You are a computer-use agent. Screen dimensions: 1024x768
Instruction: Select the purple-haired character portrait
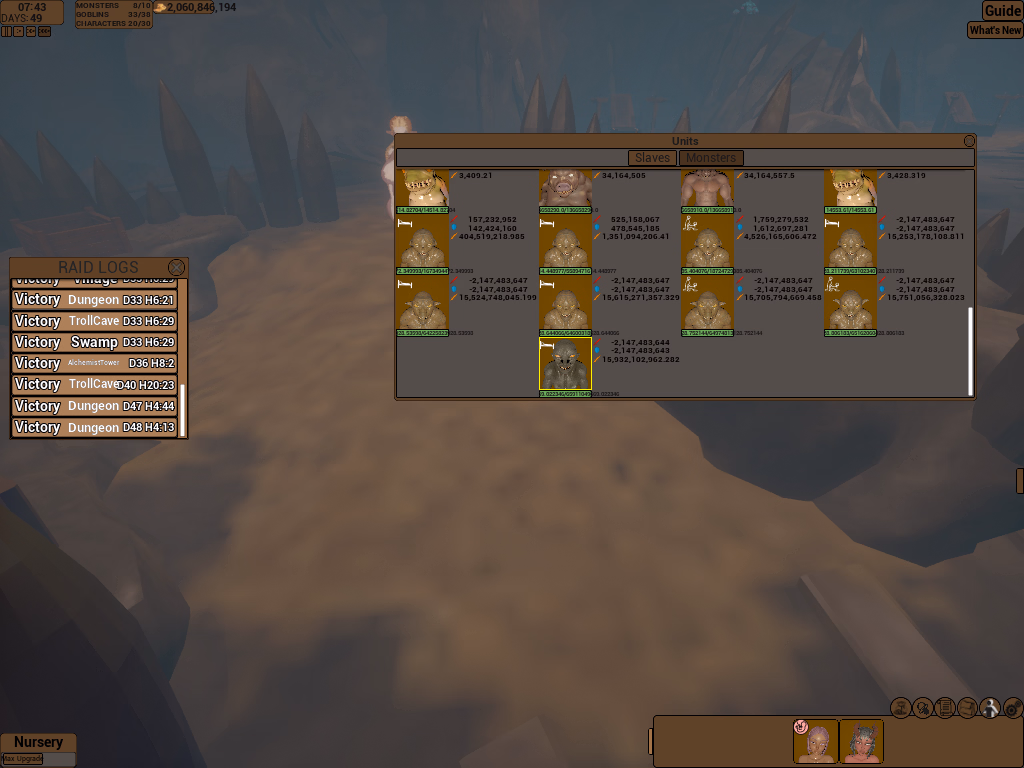click(816, 742)
